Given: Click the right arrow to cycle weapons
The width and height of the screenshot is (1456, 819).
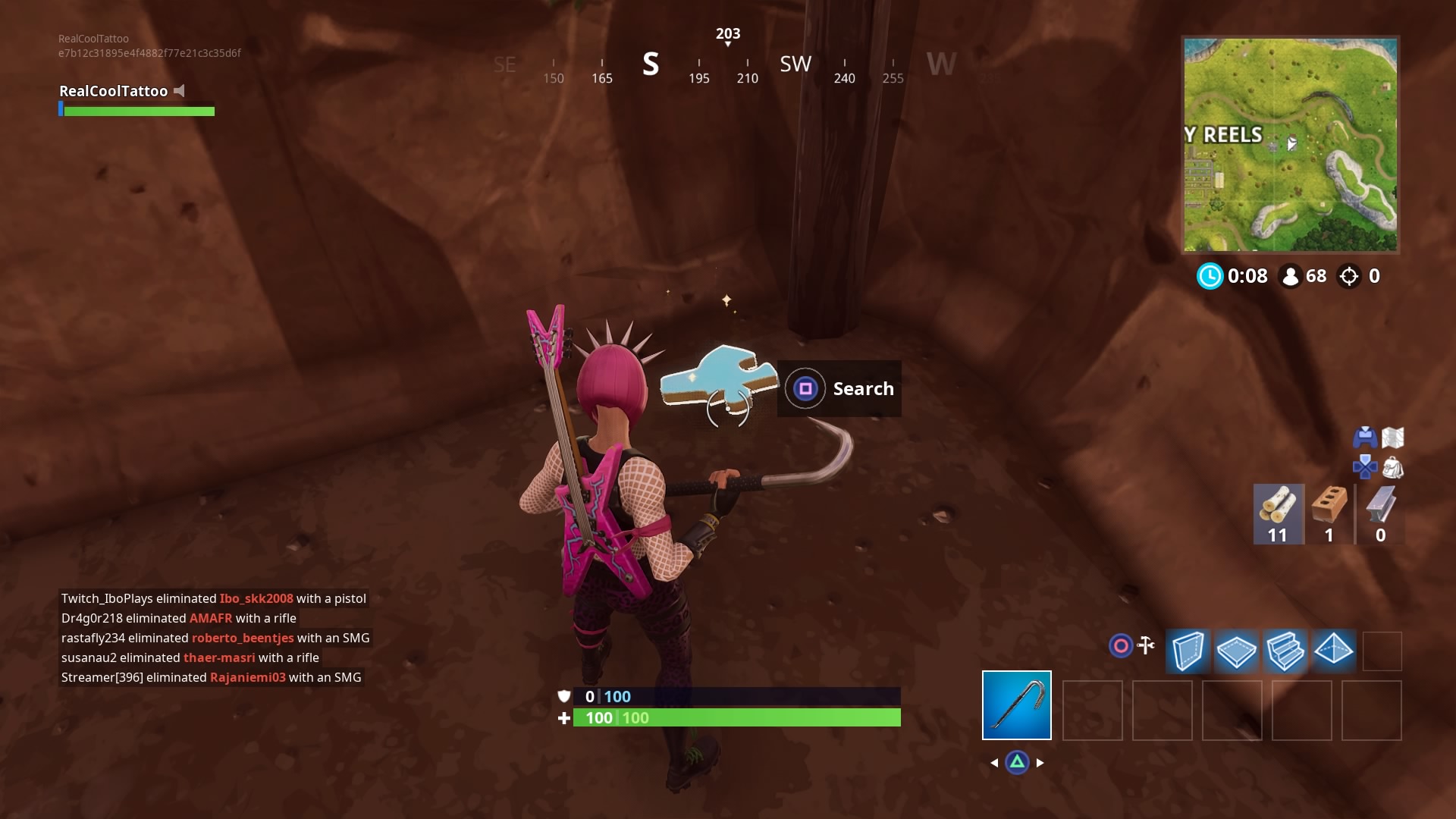Looking at the screenshot, I should click(x=1042, y=763).
